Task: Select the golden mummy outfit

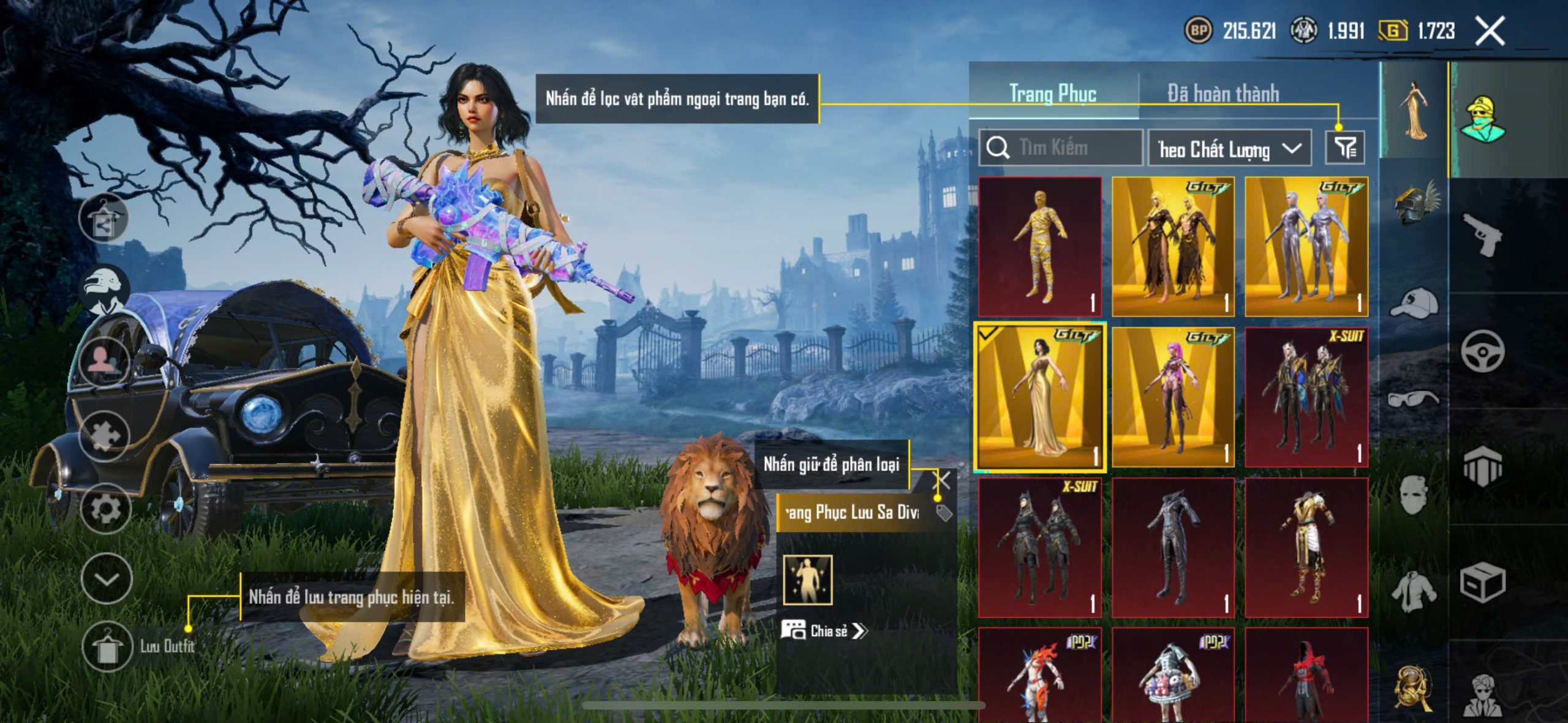Action: (x=1039, y=246)
